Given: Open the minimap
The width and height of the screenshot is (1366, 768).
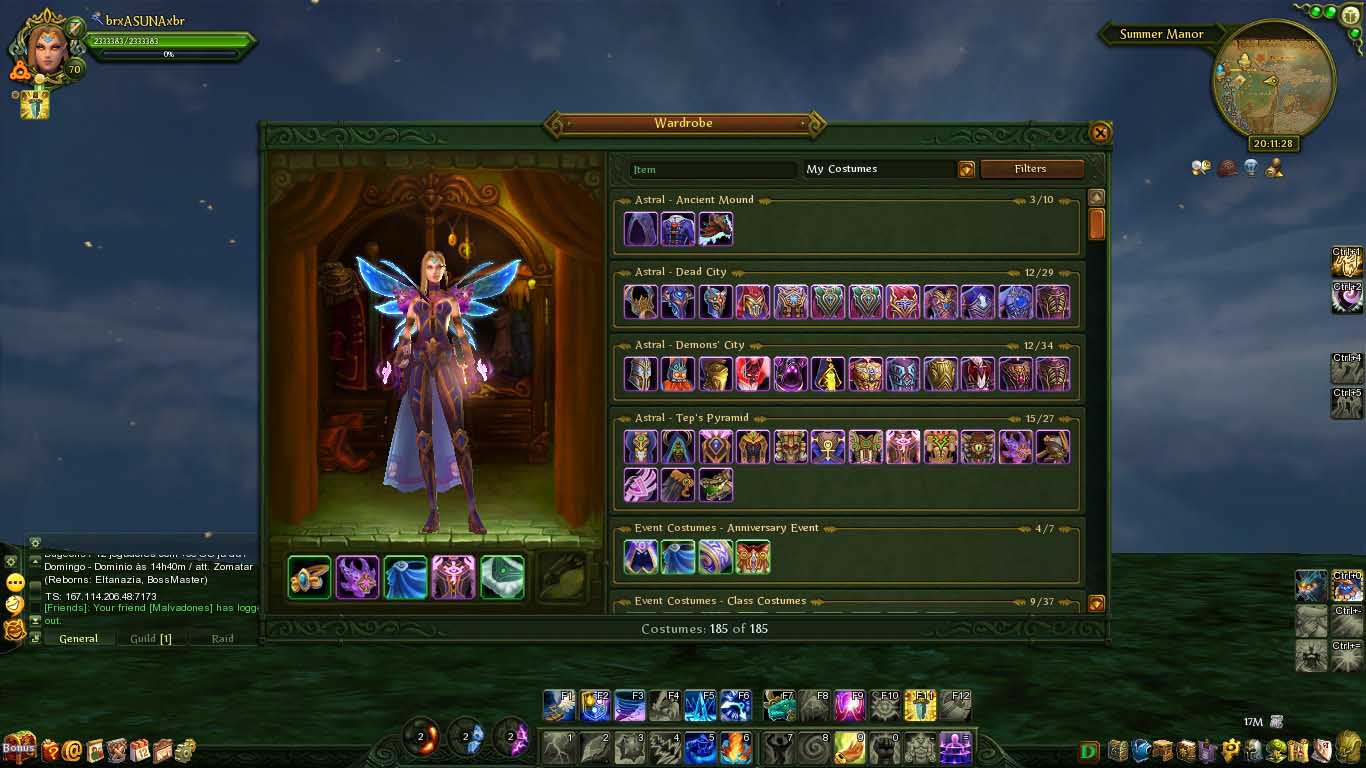Looking at the screenshot, I should pyautogui.click(x=1273, y=83).
